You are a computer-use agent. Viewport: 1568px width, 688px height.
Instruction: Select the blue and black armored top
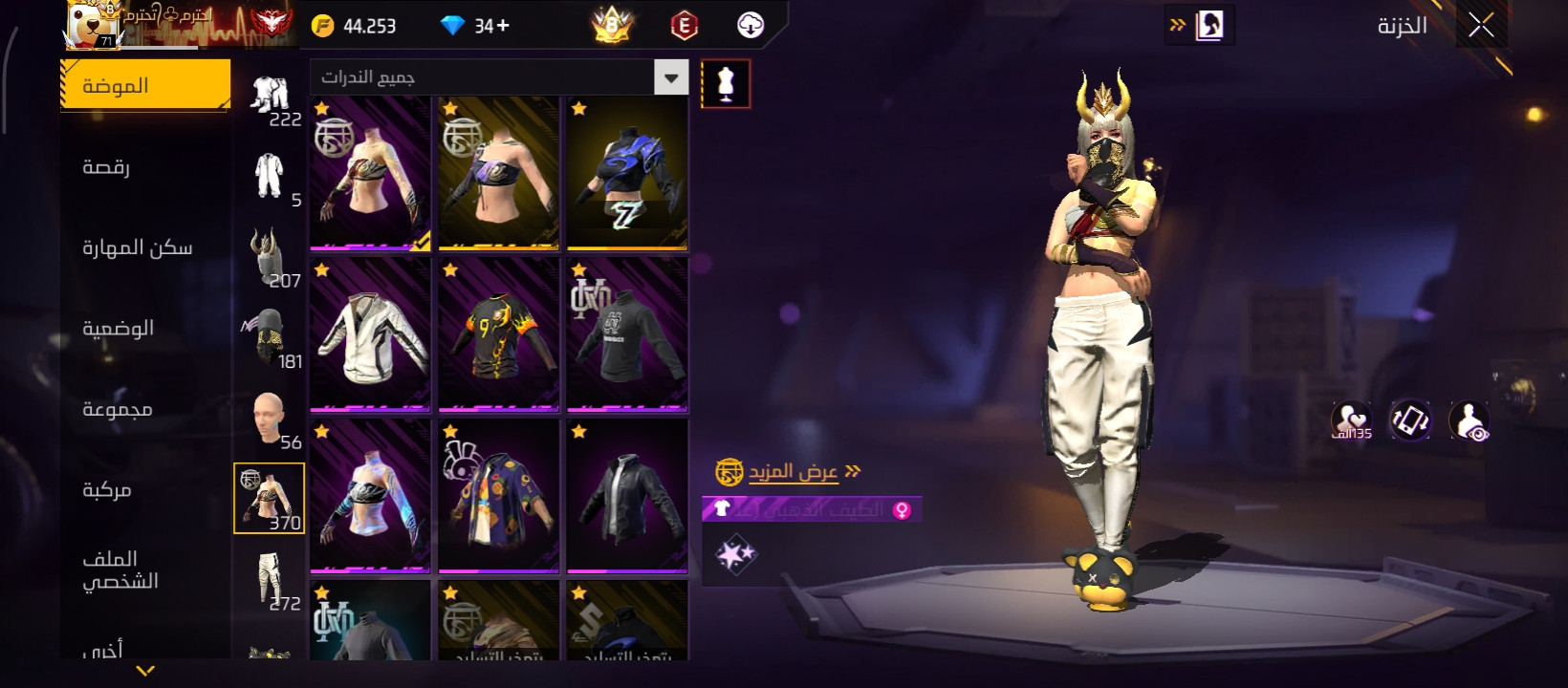coord(627,174)
